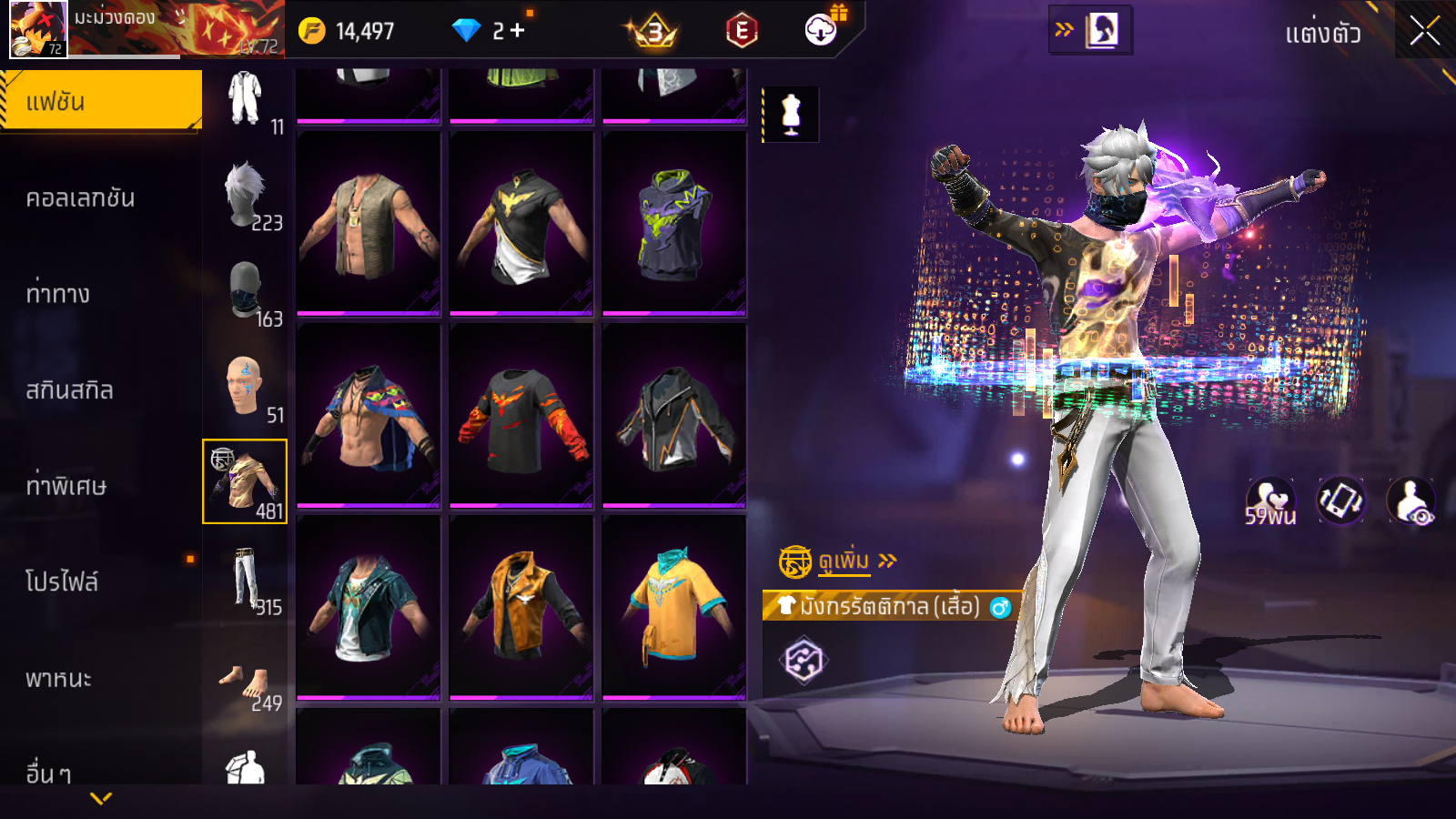Choose the yellow shirt with teal bandana

point(674,607)
